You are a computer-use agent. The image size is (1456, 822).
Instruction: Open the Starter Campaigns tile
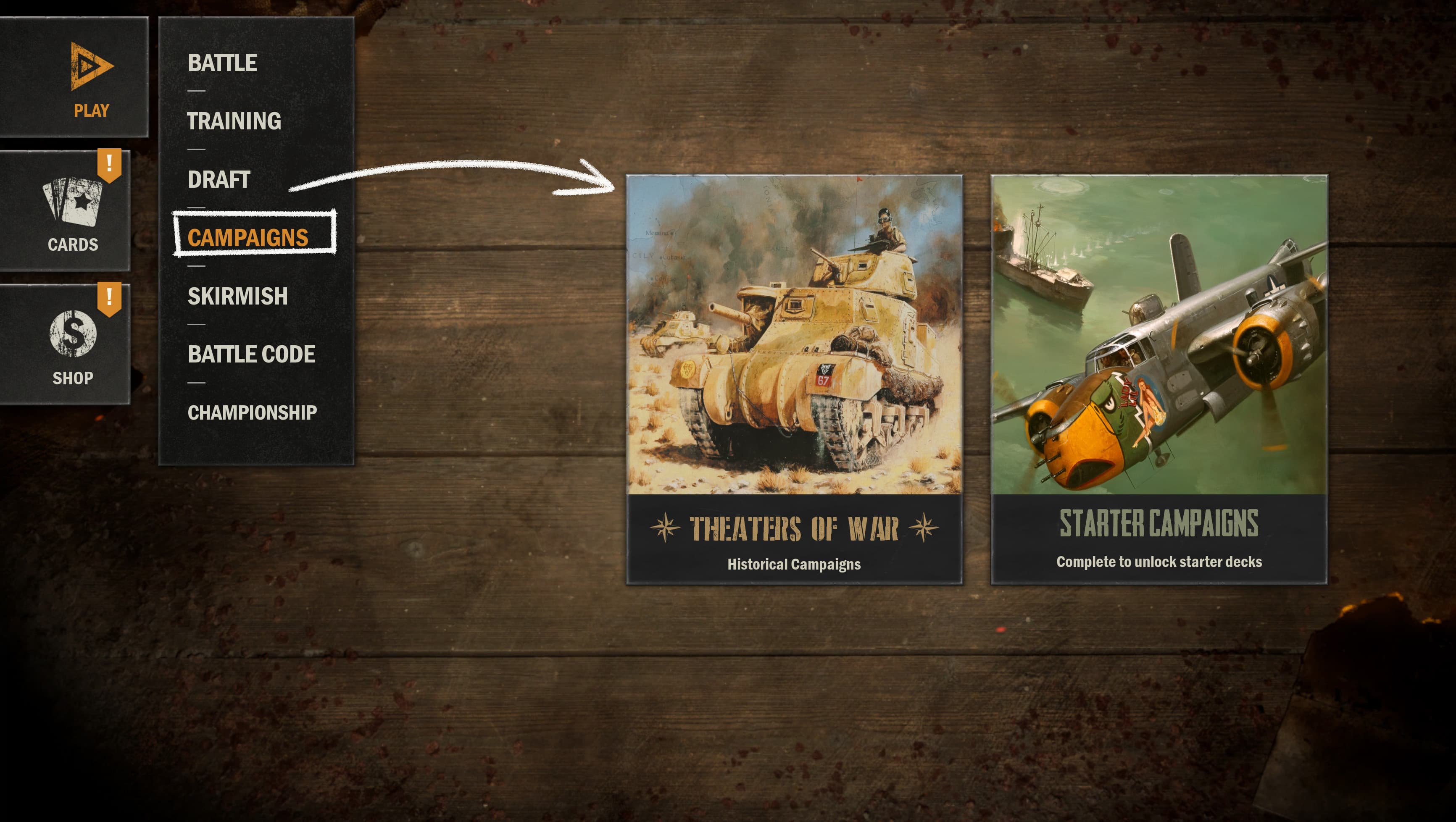pos(1158,378)
